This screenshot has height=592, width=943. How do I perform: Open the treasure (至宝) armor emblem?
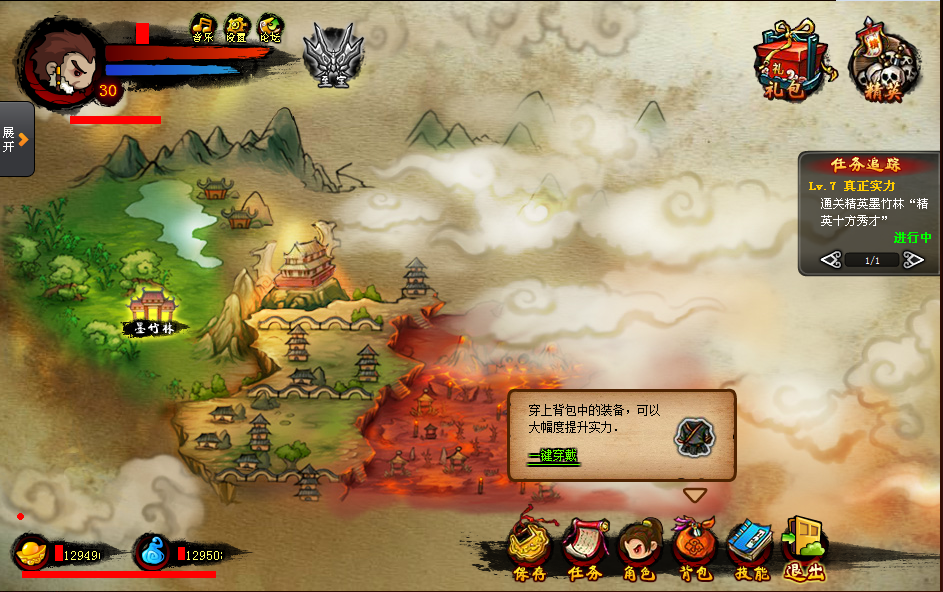click(333, 54)
